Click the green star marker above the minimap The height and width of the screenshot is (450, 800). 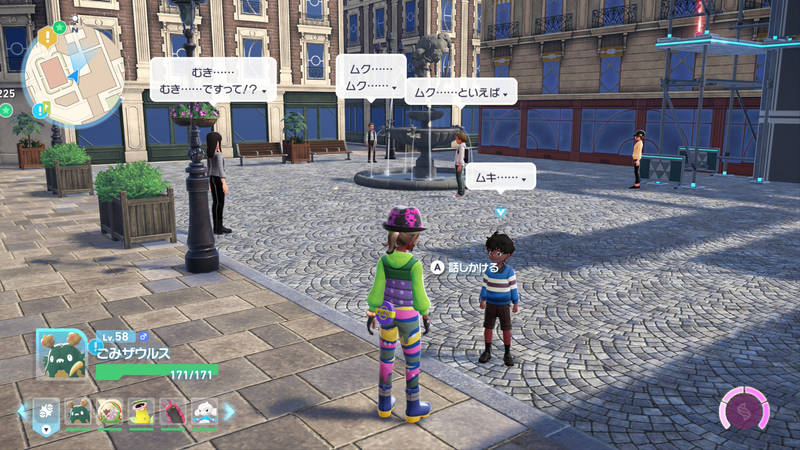coord(60,26)
